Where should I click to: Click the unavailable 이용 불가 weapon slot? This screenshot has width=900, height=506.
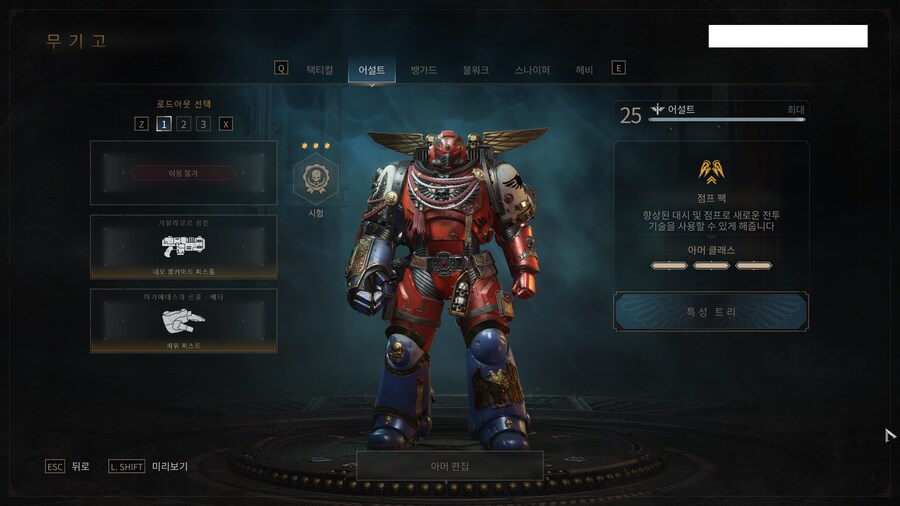pos(183,173)
